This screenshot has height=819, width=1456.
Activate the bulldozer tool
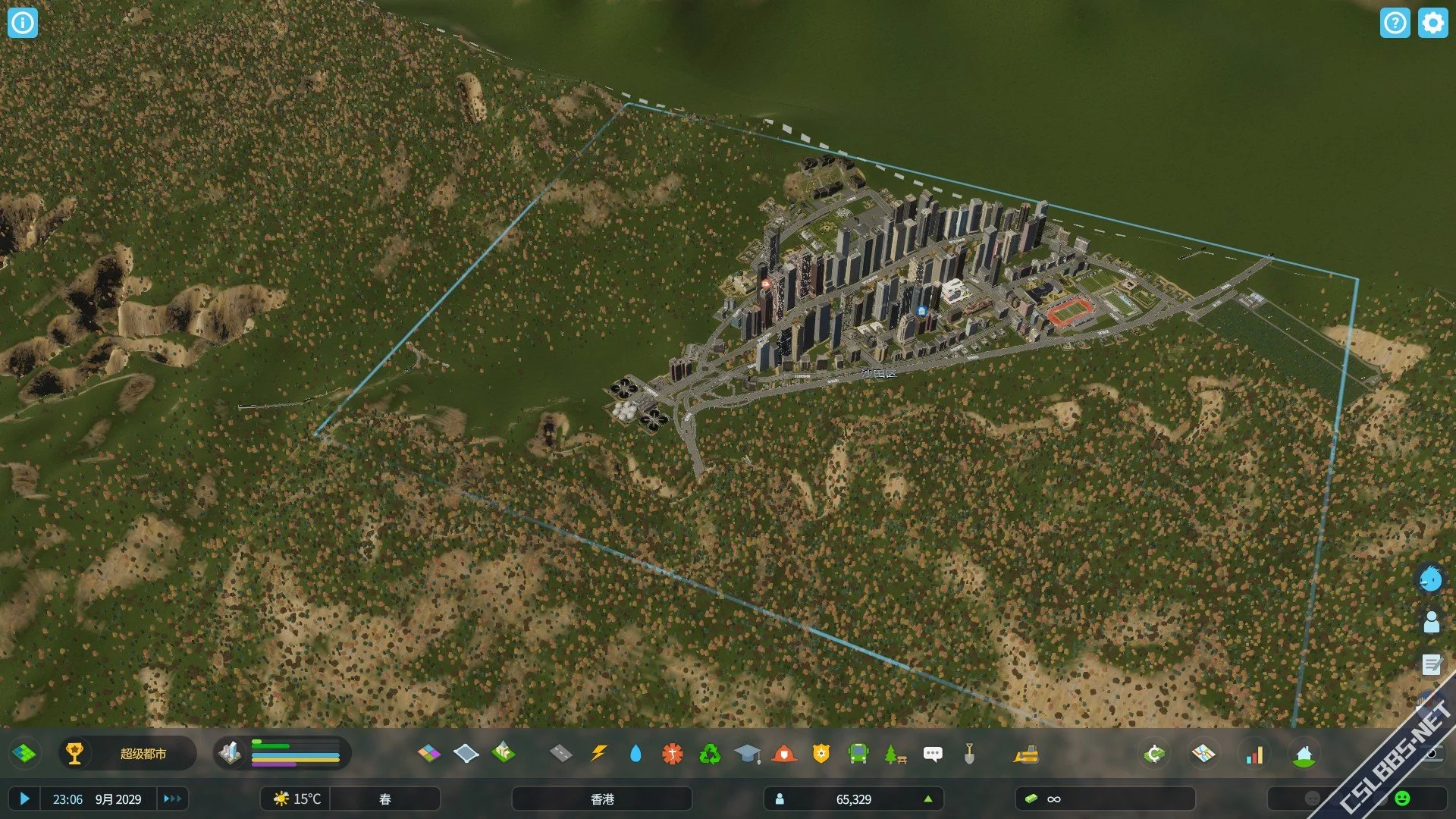click(1025, 753)
